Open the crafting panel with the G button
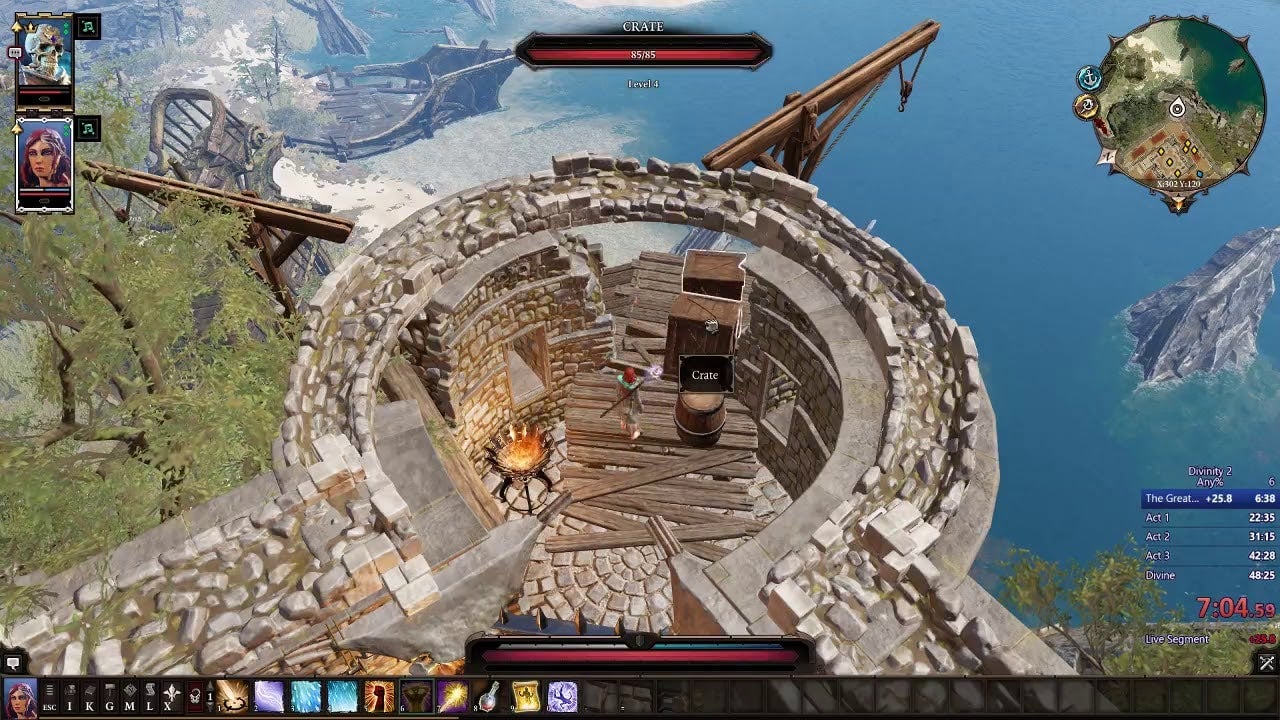The height and width of the screenshot is (720, 1280). (x=110, y=696)
